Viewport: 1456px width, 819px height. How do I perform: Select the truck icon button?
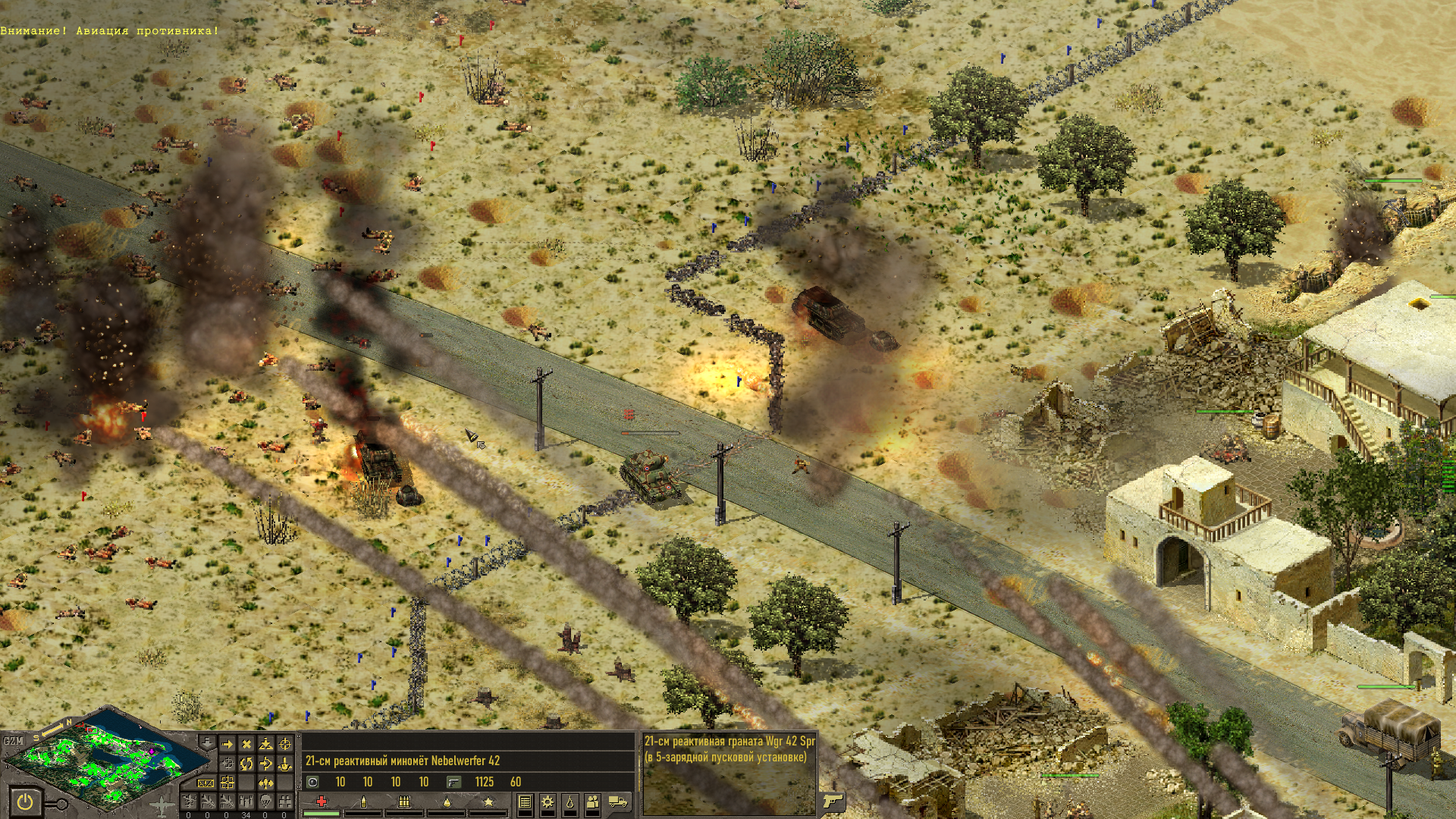(x=618, y=802)
